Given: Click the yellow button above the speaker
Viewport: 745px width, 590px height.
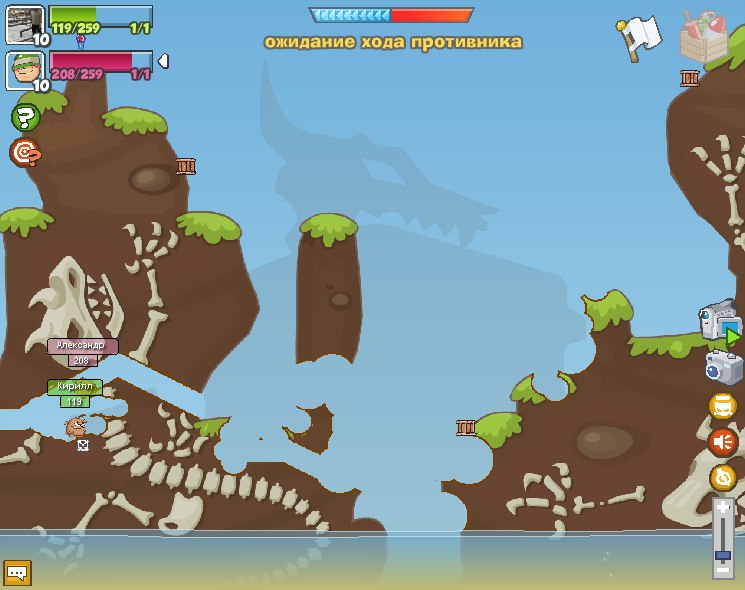Looking at the screenshot, I should point(723,405).
